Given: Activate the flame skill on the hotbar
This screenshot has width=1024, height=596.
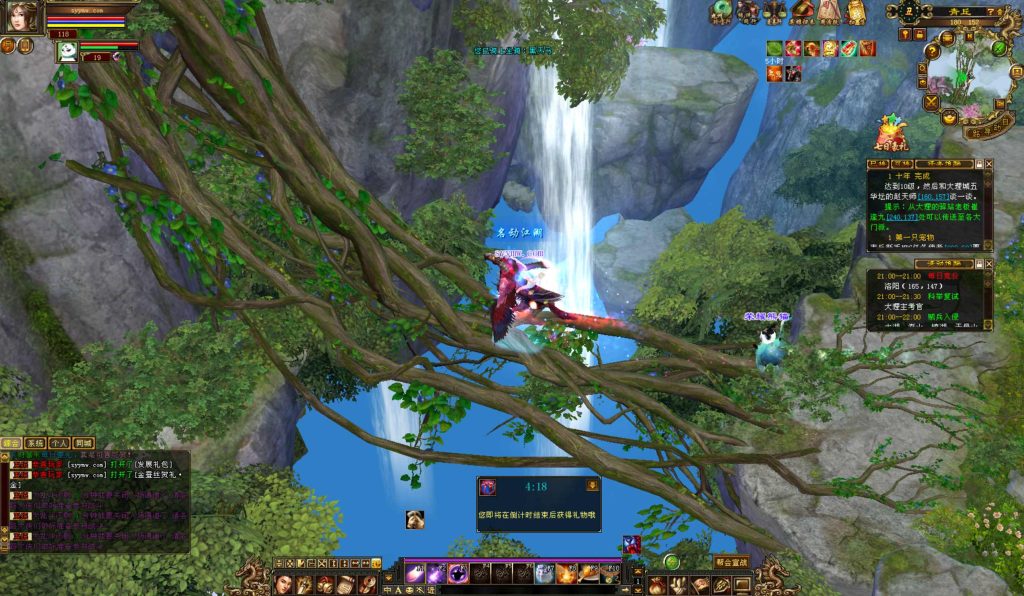Looking at the screenshot, I should pyautogui.click(x=566, y=574).
